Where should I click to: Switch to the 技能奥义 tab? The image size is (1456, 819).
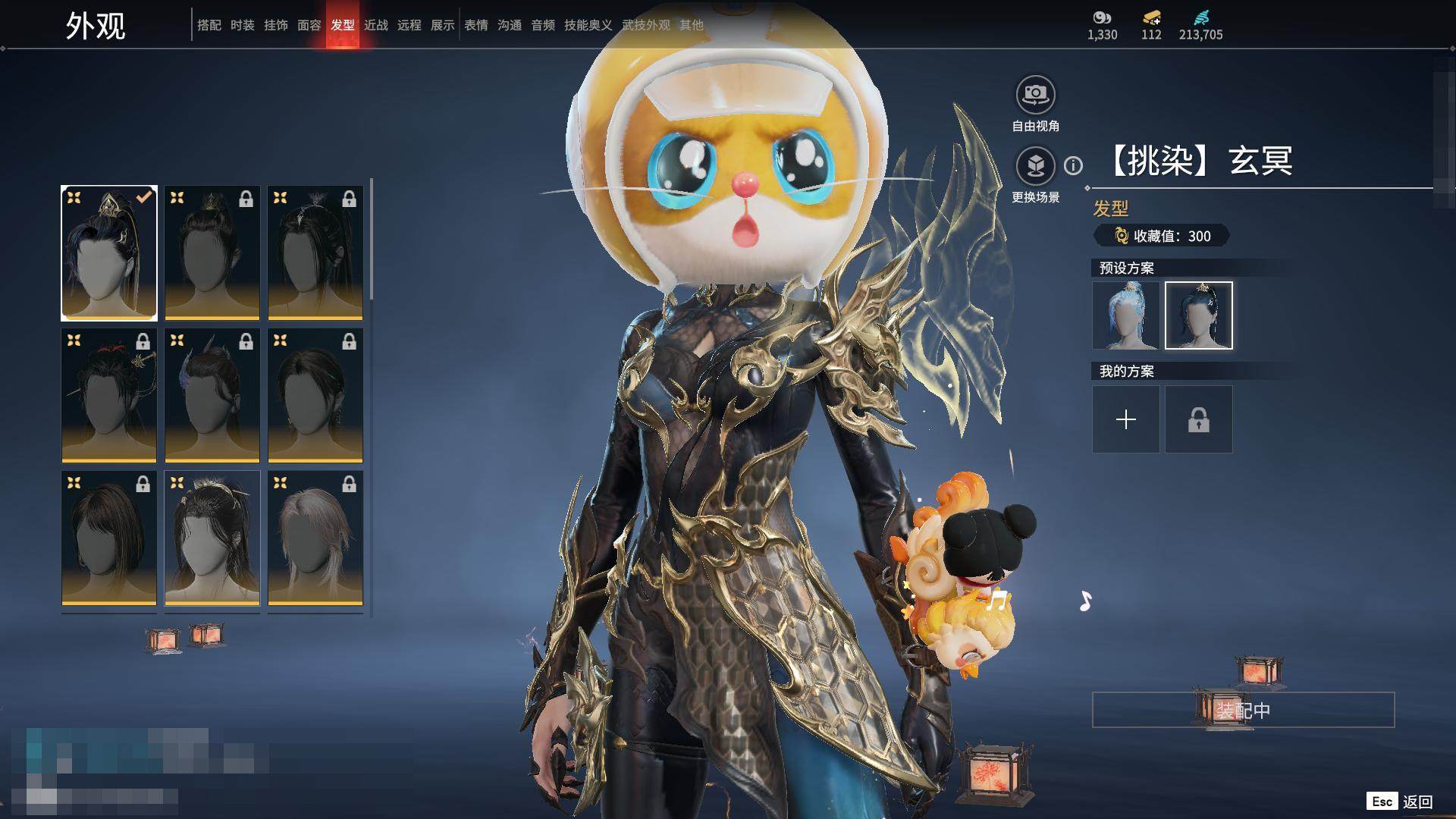pyautogui.click(x=588, y=25)
